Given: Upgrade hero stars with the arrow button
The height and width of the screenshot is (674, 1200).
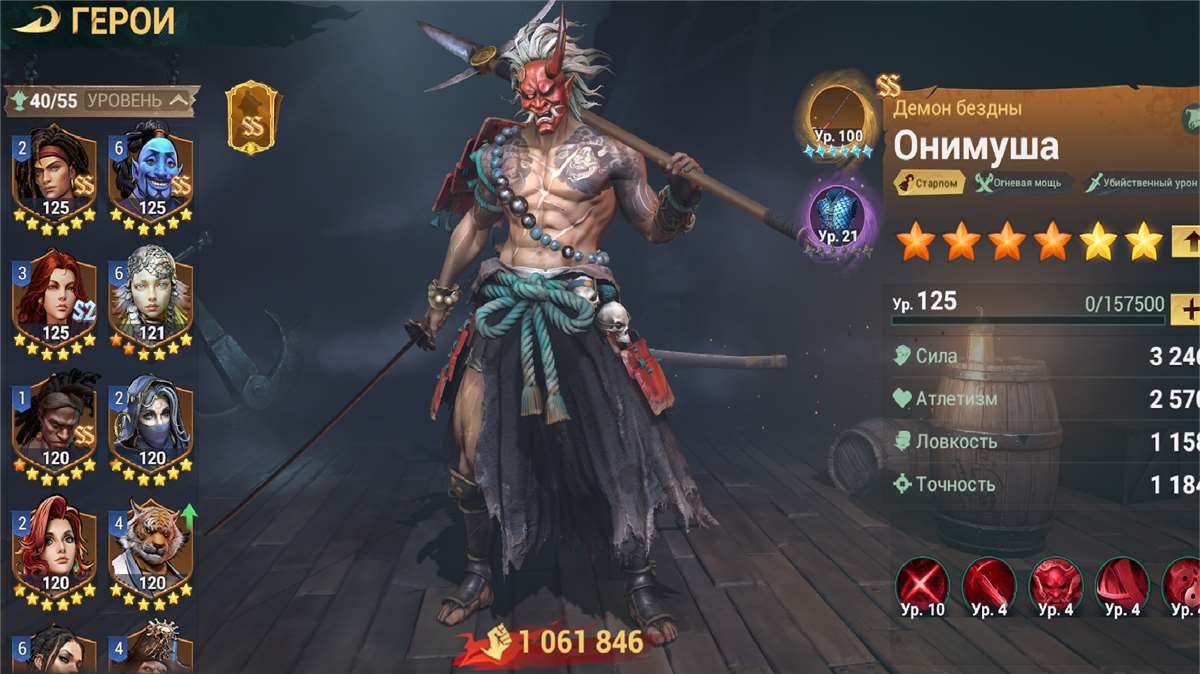Looking at the screenshot, I should 1187,241.
